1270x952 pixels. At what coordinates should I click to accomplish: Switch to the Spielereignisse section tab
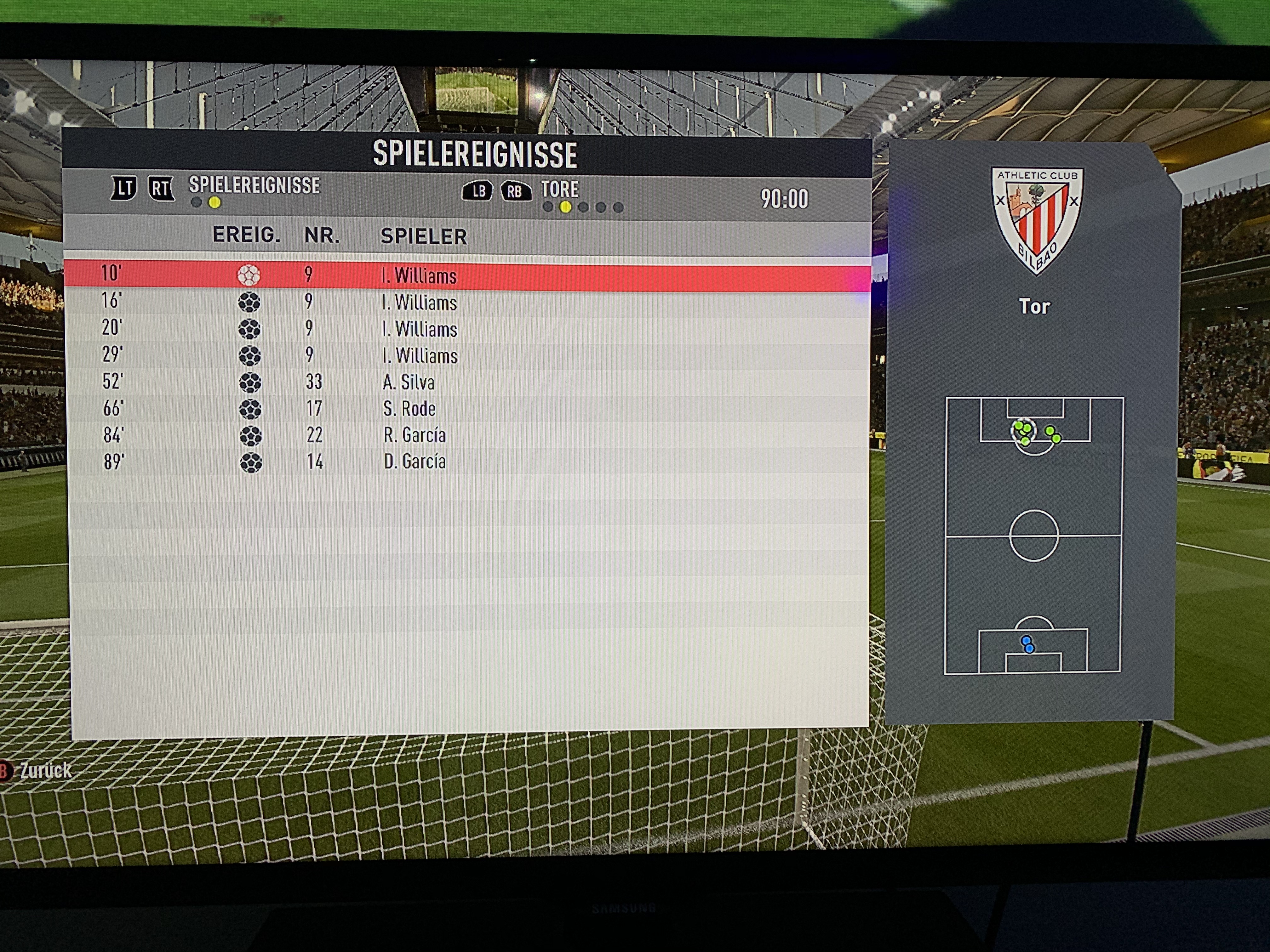(x=254, y=186)
